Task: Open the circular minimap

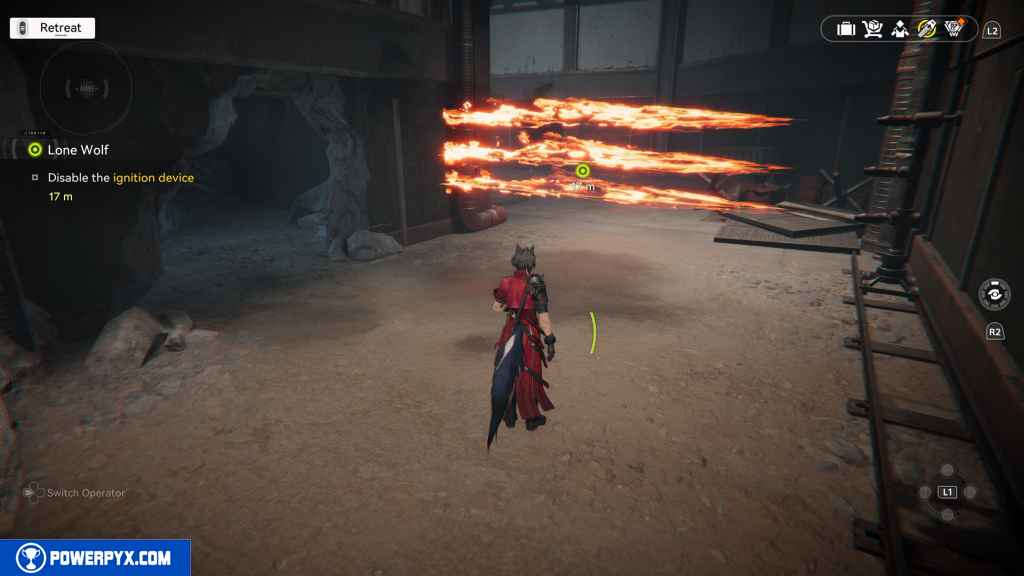Action: 86,88
